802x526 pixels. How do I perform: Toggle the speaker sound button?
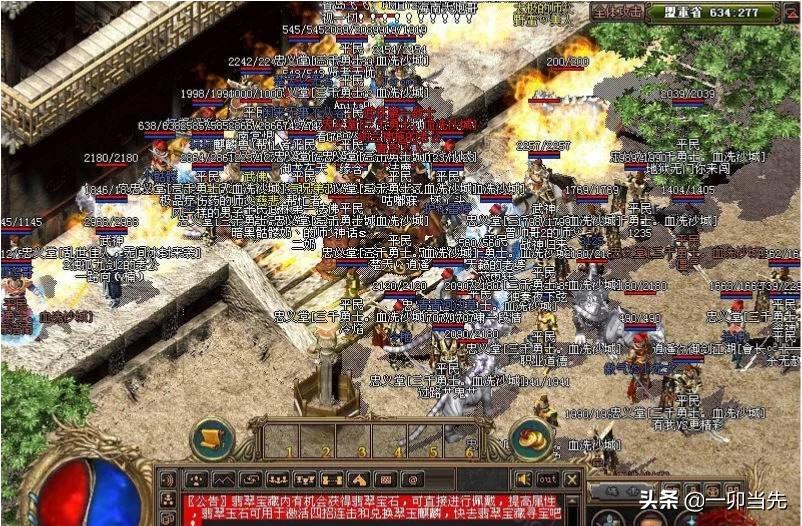(x=523, y=479)
